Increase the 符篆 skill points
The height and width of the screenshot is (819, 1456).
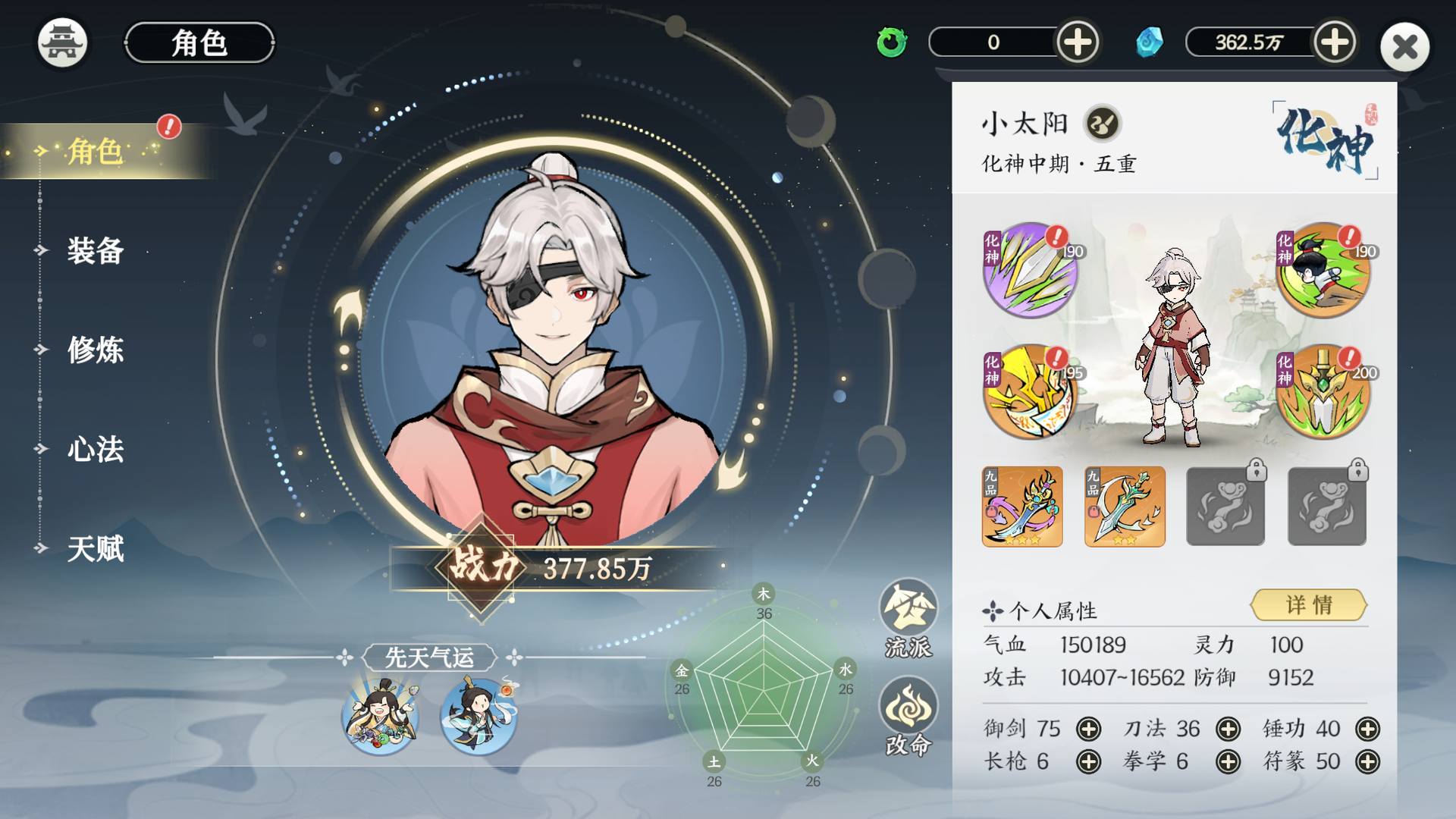pos(1367,761)
